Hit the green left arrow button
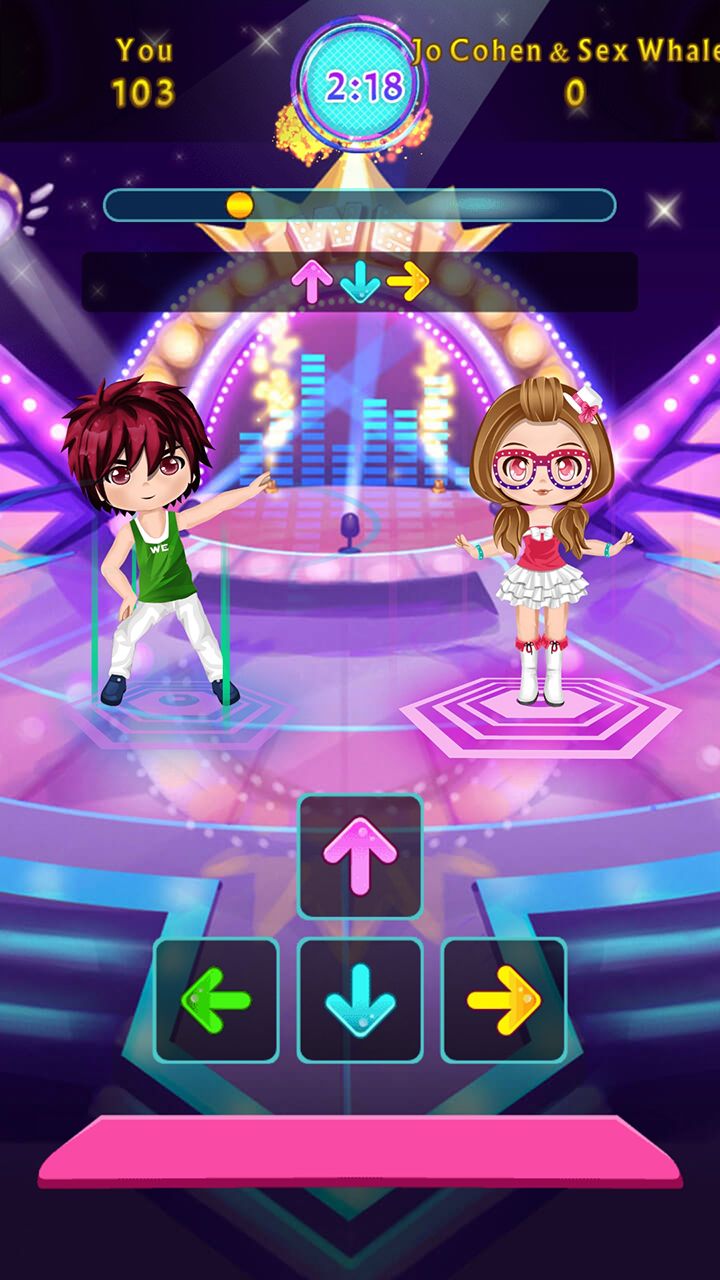Screen dimensions: 720x1280 (x=216, y=1000)
